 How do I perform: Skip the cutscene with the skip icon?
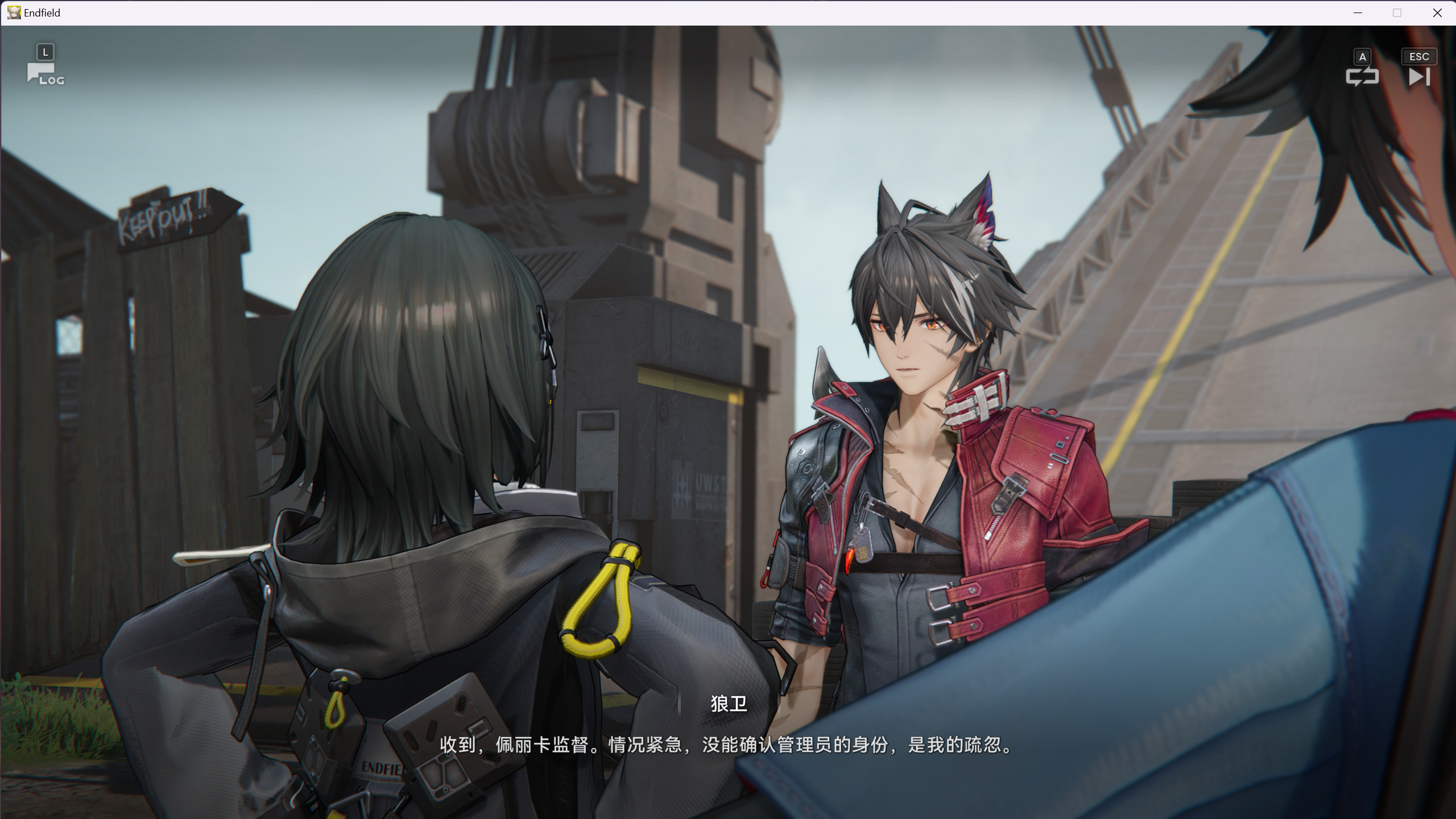pyautogui.click(x=1419, y=76)
